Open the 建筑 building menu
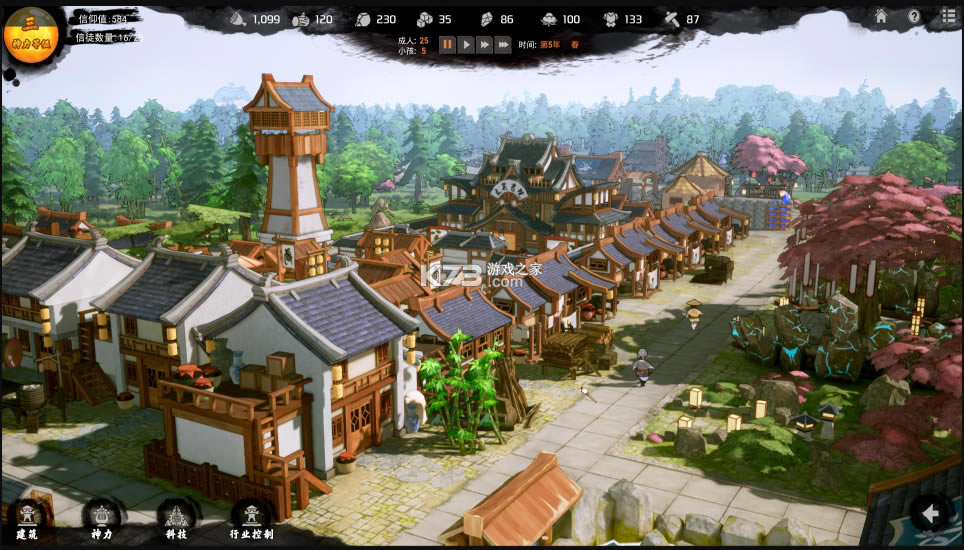This screenshot has width=964, height=550. (28, 518)
